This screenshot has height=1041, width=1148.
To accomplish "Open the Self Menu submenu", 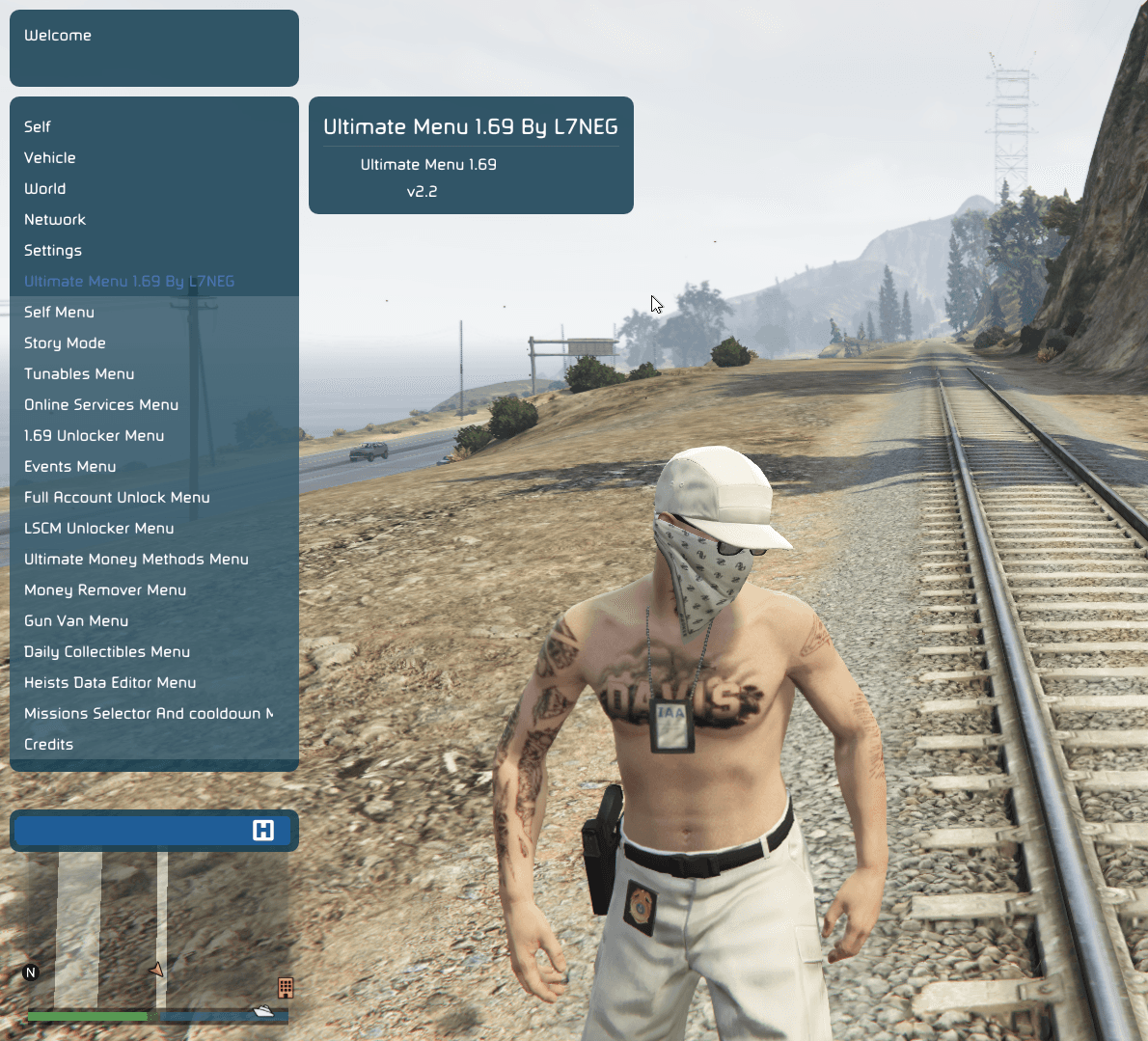I will [60, 312].
